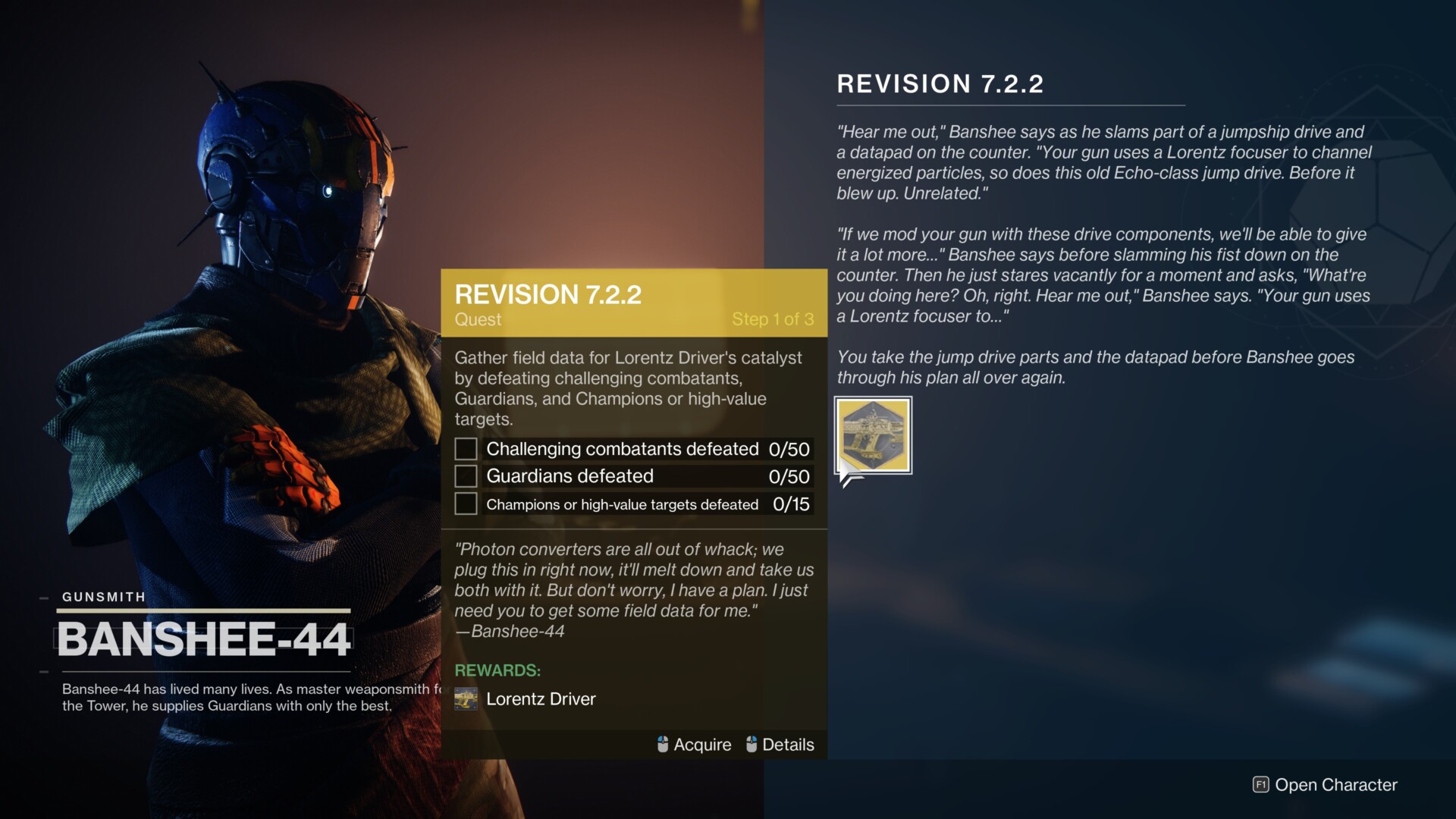Viewport: 1456px width, 819px height.
Task: Acquire the Revision 7.2.2 quest
Action: 695,745
